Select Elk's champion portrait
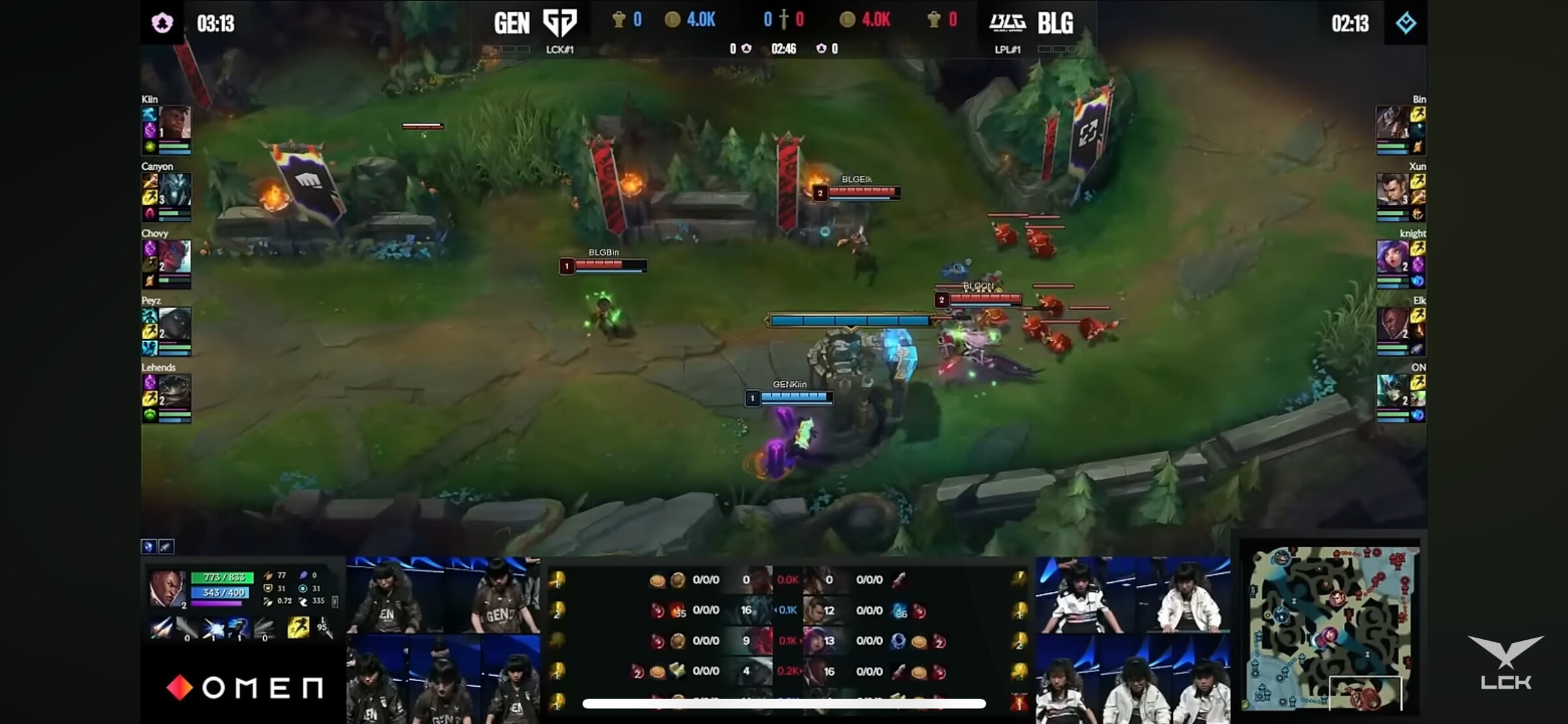Viewport: 1568px width, 724px height. (1392, 324)
